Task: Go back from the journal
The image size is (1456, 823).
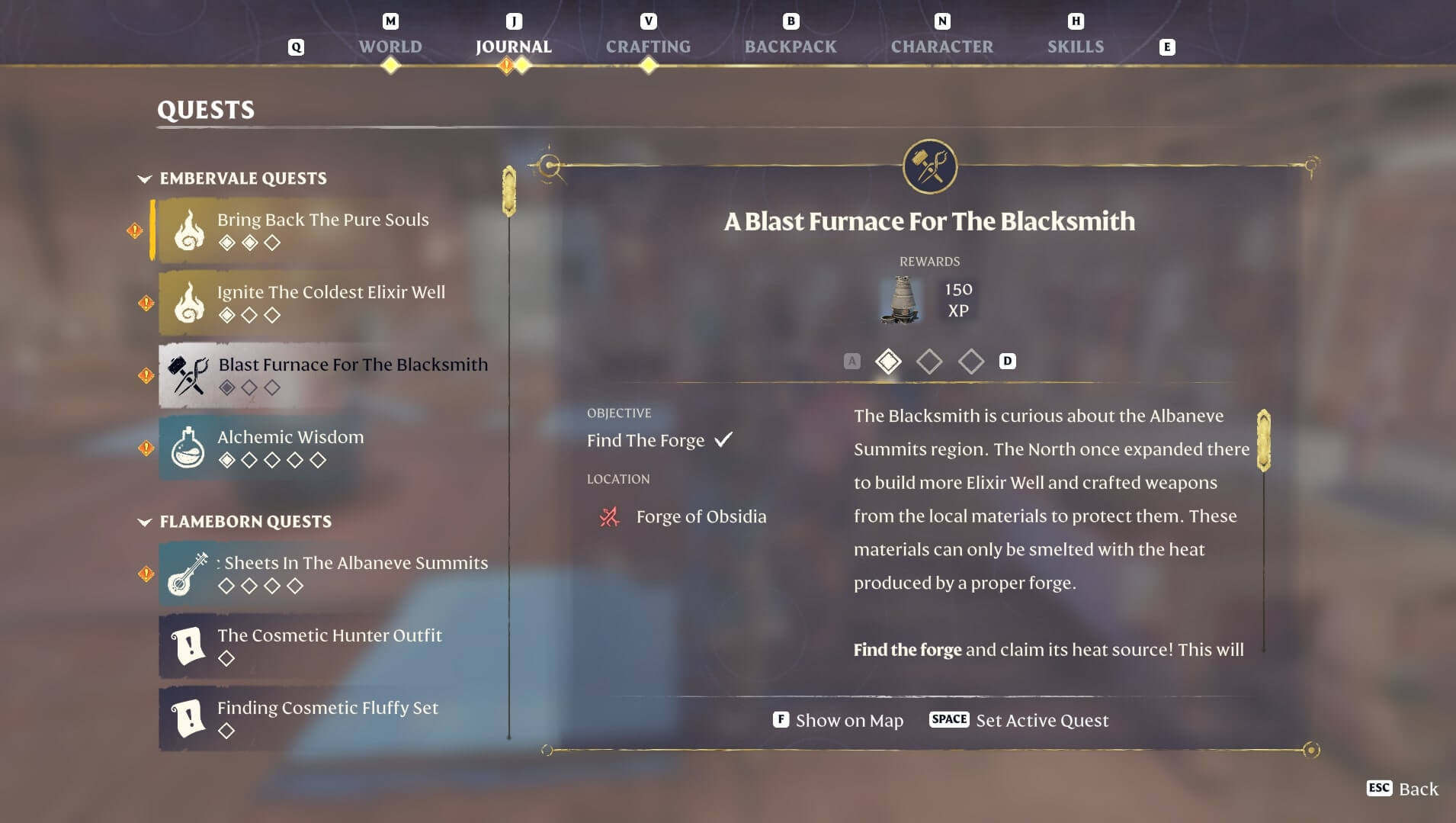Action: [x=1403, y=789]
